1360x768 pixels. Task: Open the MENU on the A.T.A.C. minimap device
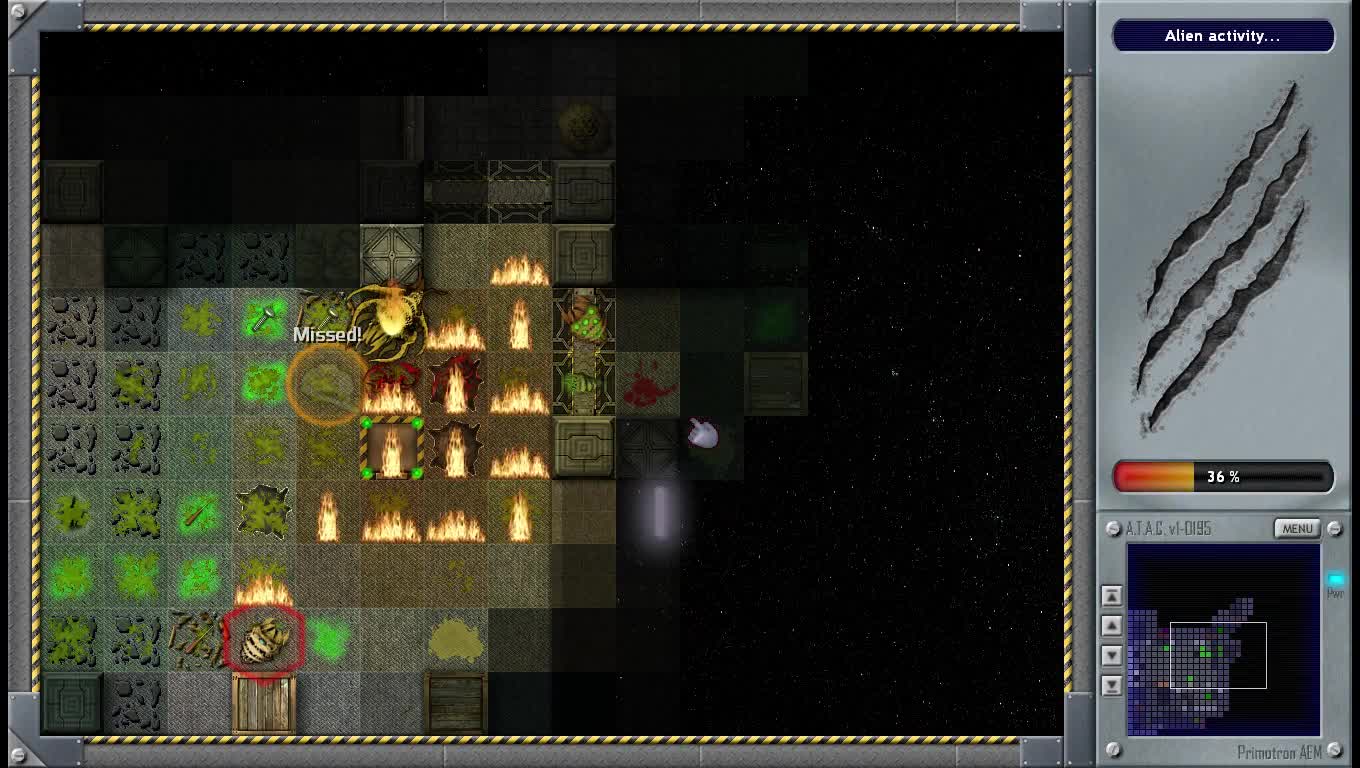1297,528
